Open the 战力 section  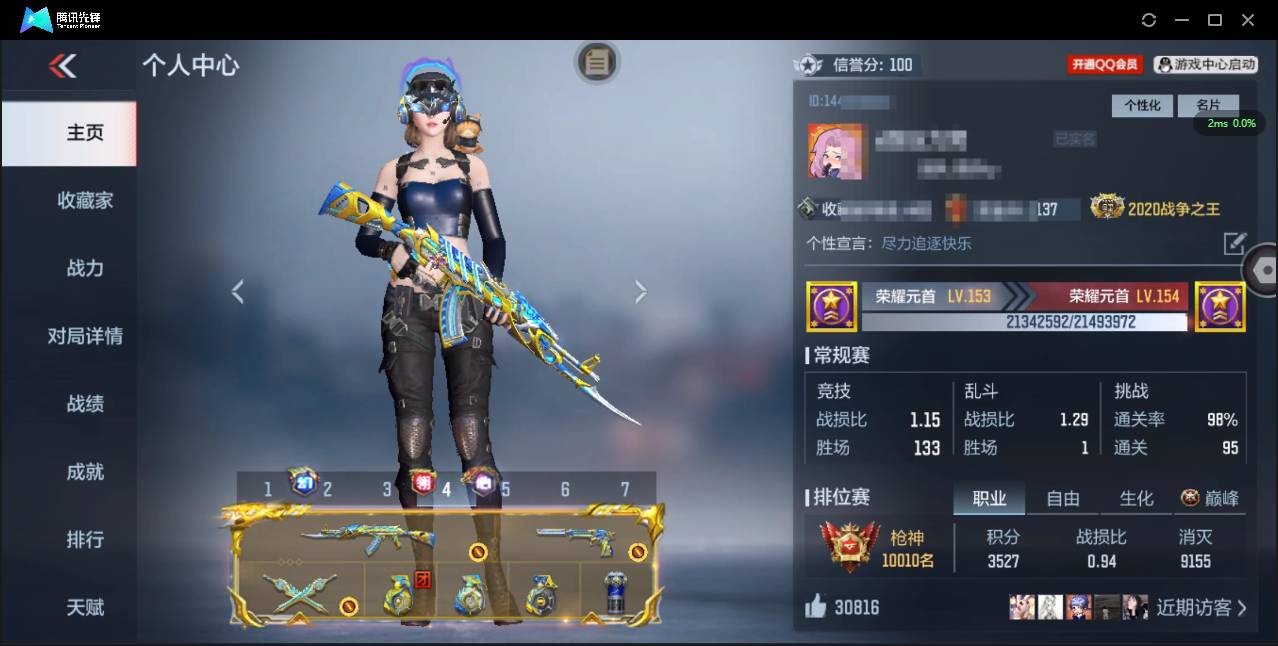pyautogui.click(x=85, y=268)
